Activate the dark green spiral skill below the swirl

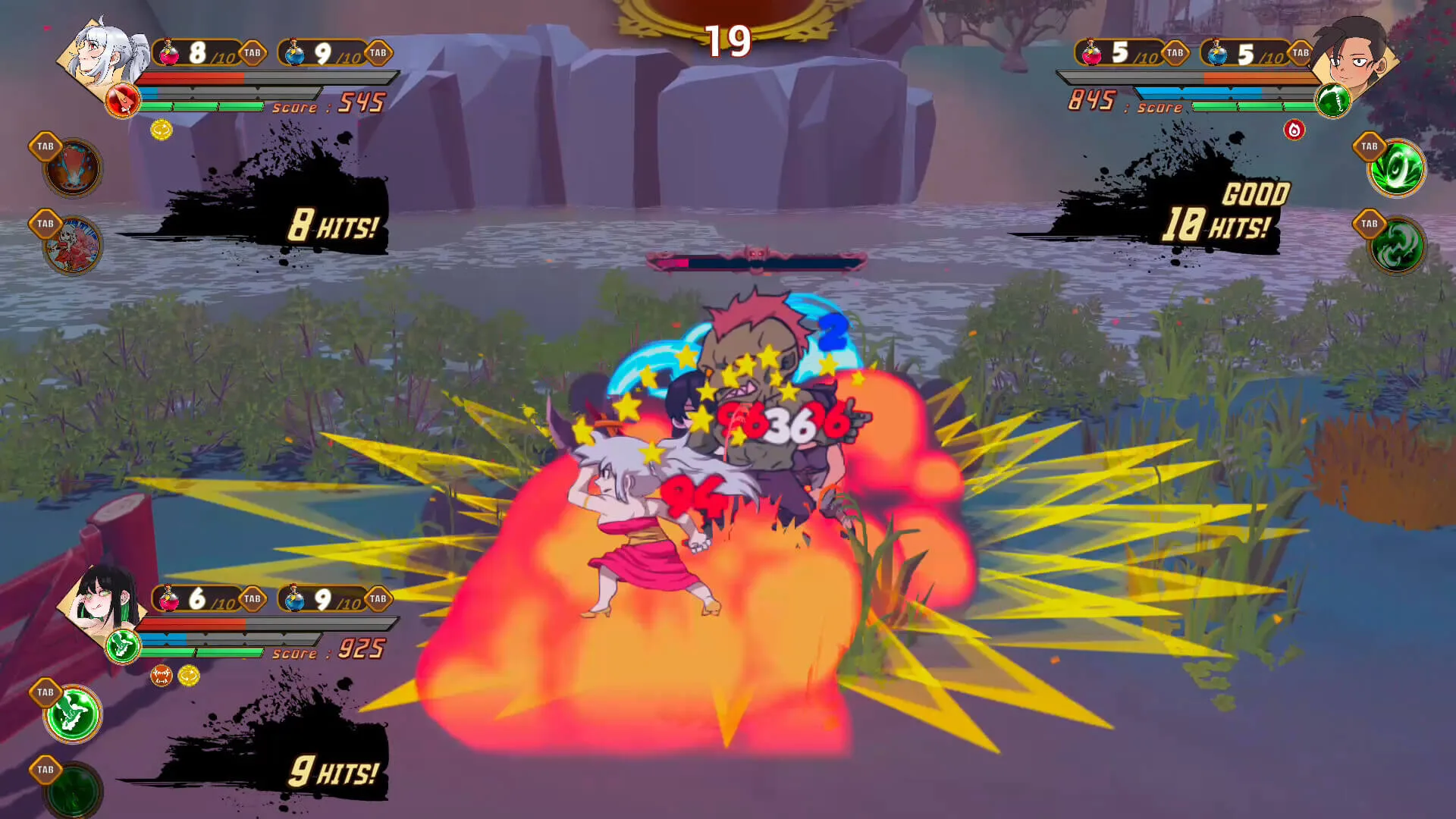pyautogui.click(x=1396, y=246)
